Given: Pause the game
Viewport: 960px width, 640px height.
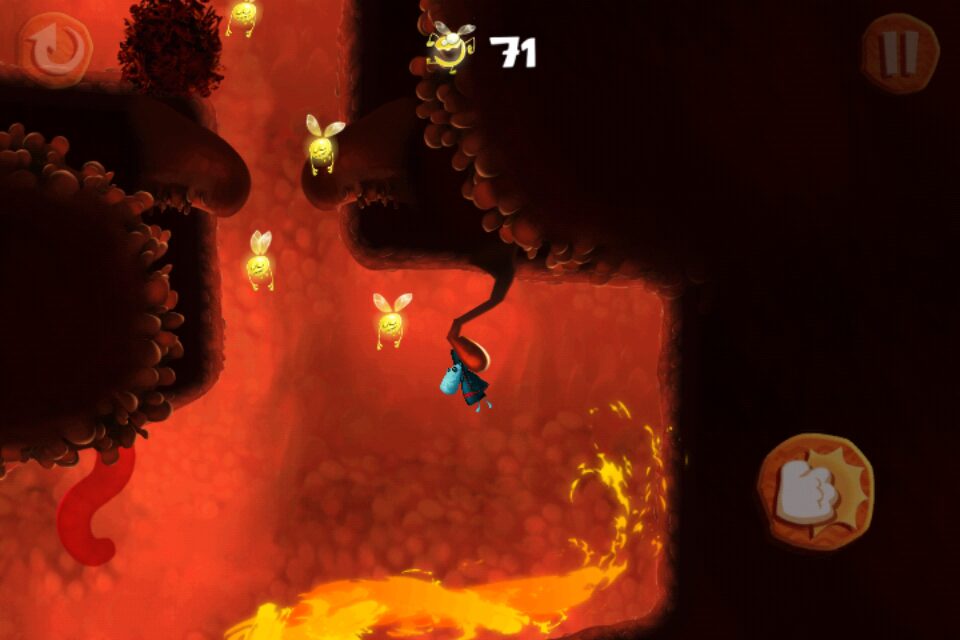Looking at the screenshot, I should (x=900, y=53).
